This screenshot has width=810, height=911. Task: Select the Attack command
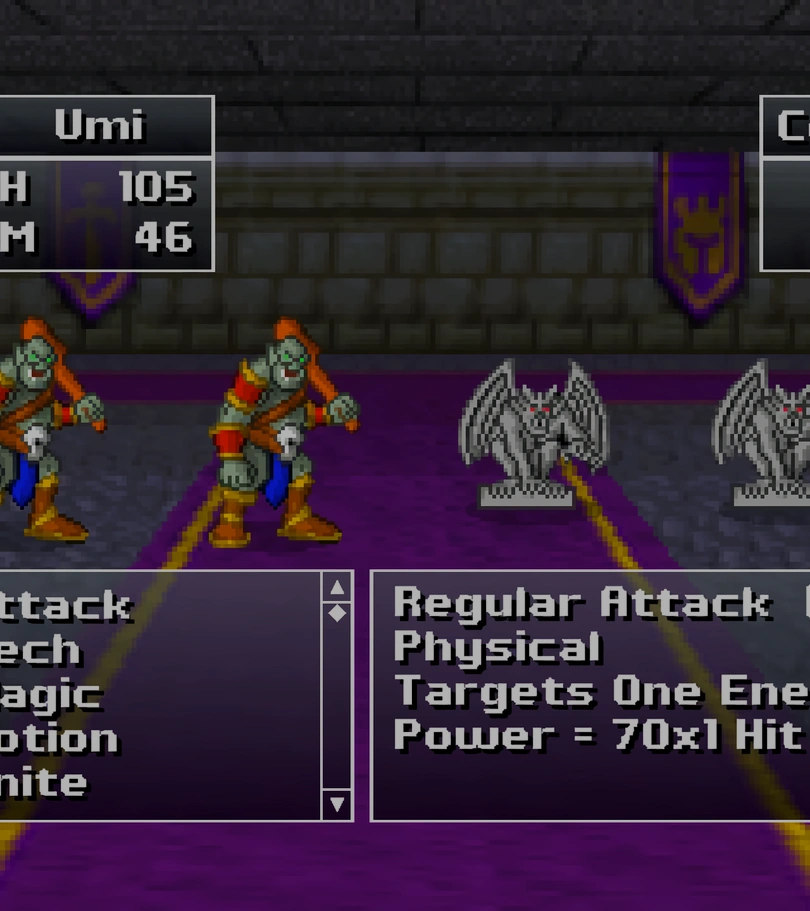(65, 606)
